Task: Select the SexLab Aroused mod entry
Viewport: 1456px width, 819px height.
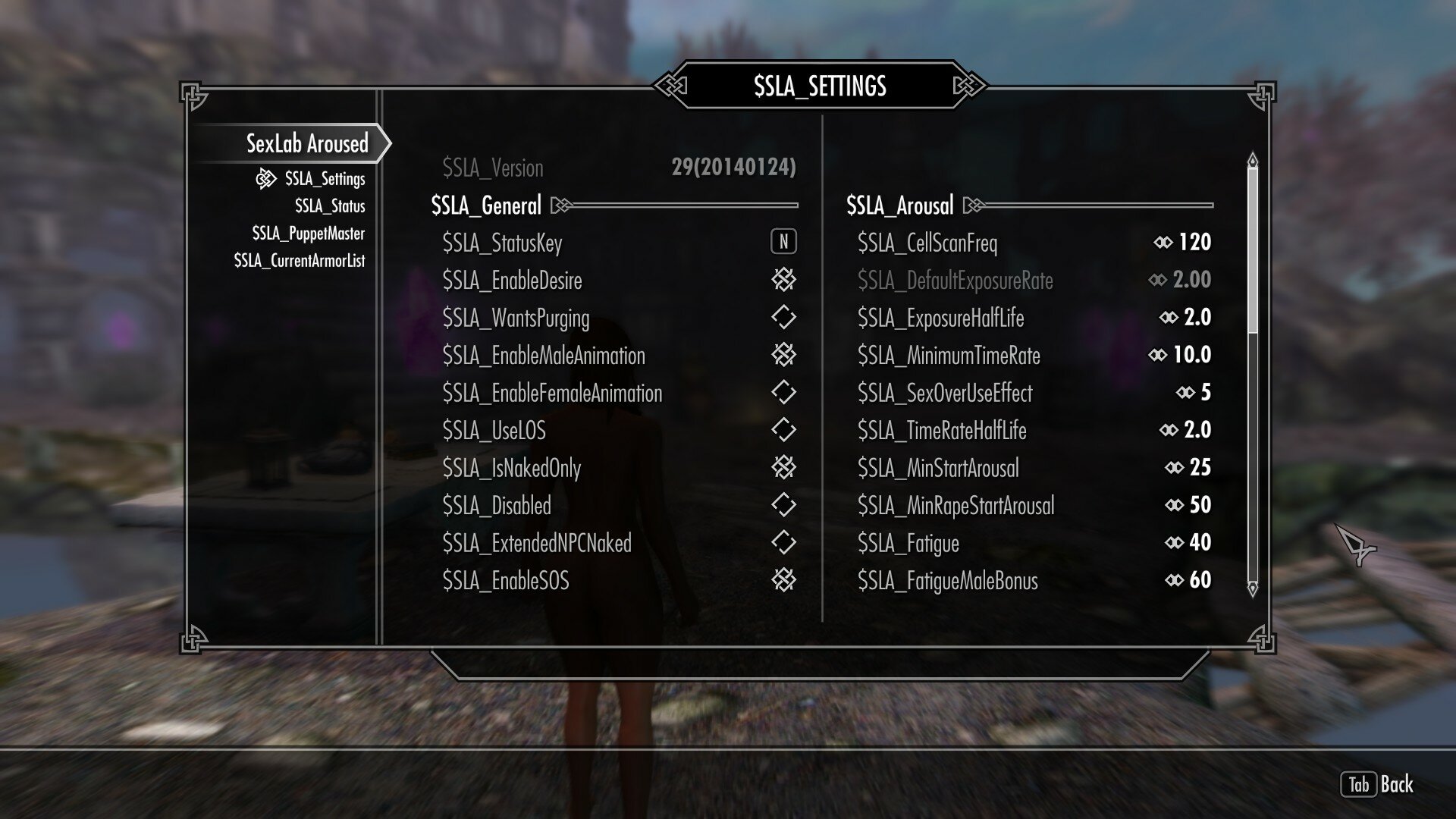Action: [x=306, y=142]
